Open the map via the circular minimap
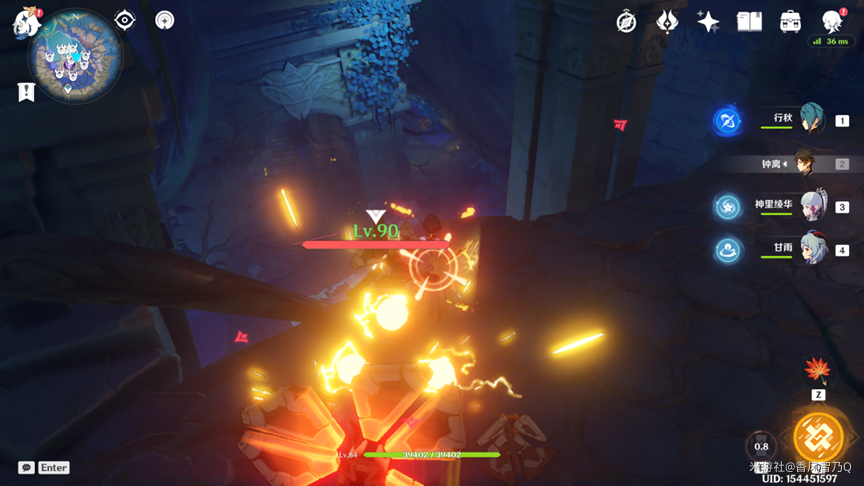The height and width of the screenshot is (486, 864). click(75, 57)
